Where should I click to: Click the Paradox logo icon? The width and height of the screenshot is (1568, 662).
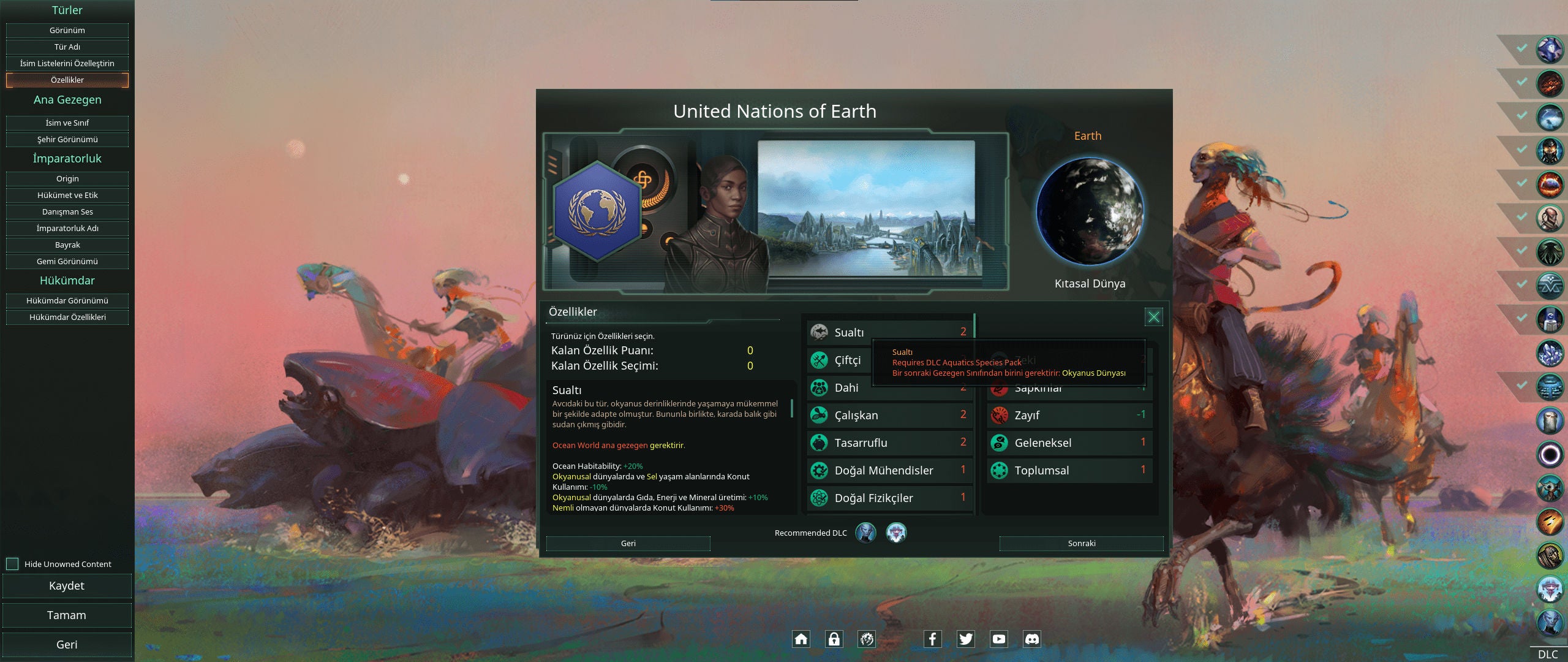(x=866, y=639)
